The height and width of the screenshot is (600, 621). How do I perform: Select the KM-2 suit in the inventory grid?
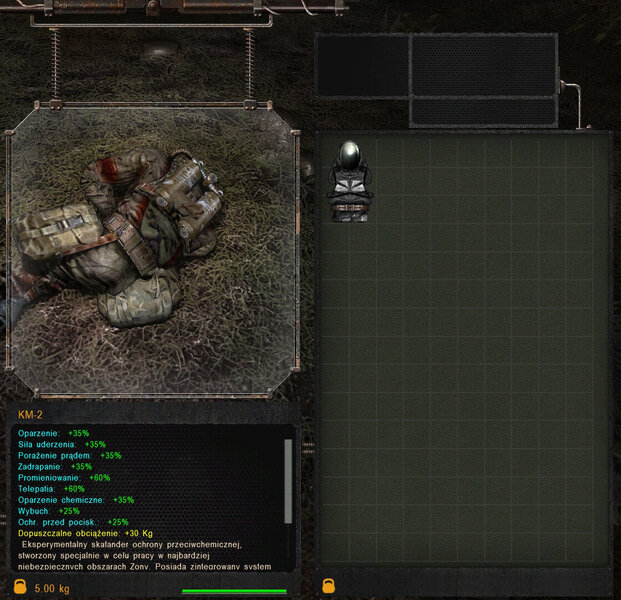(350, 182)
